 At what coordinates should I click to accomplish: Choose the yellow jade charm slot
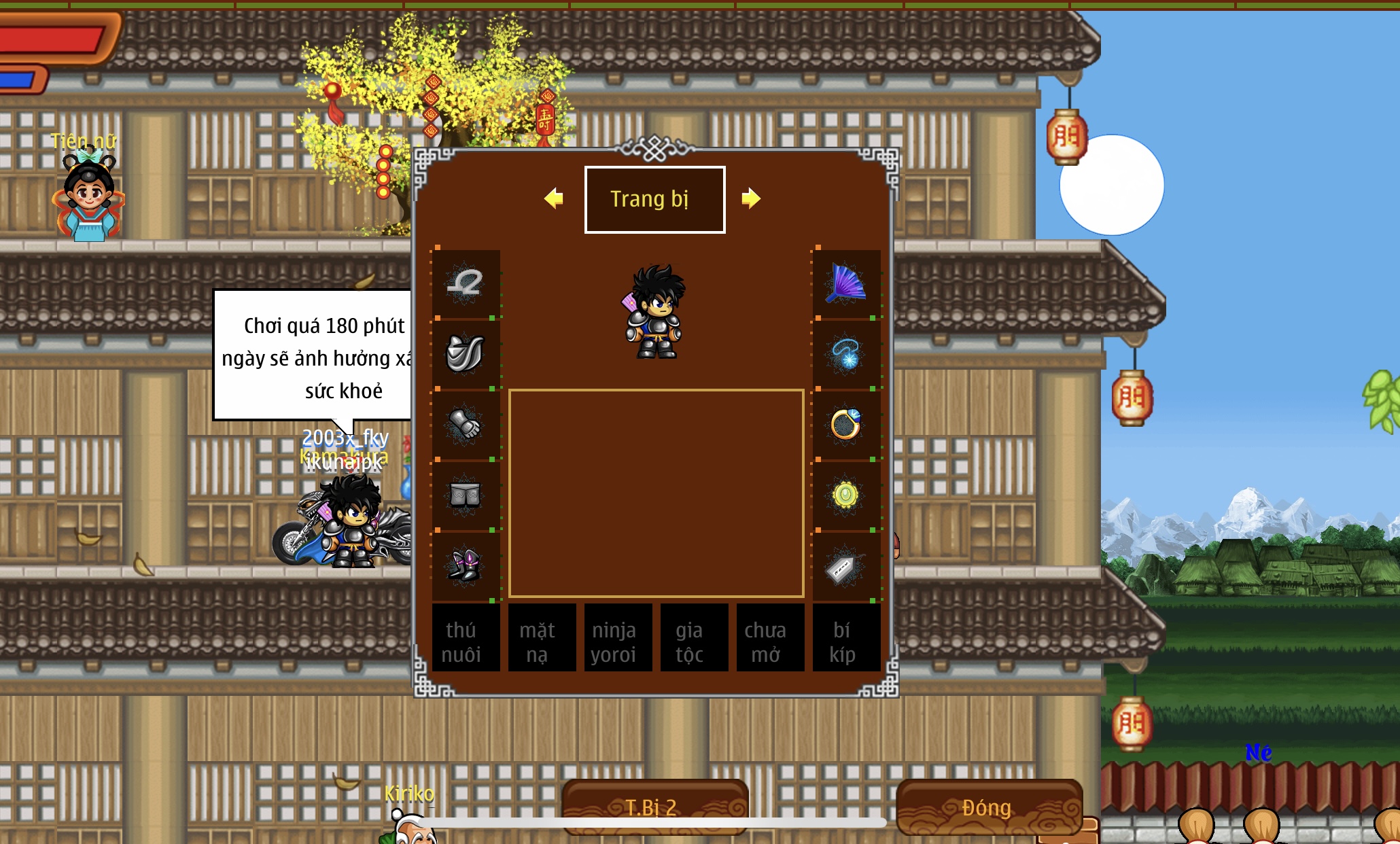(846, 495)
